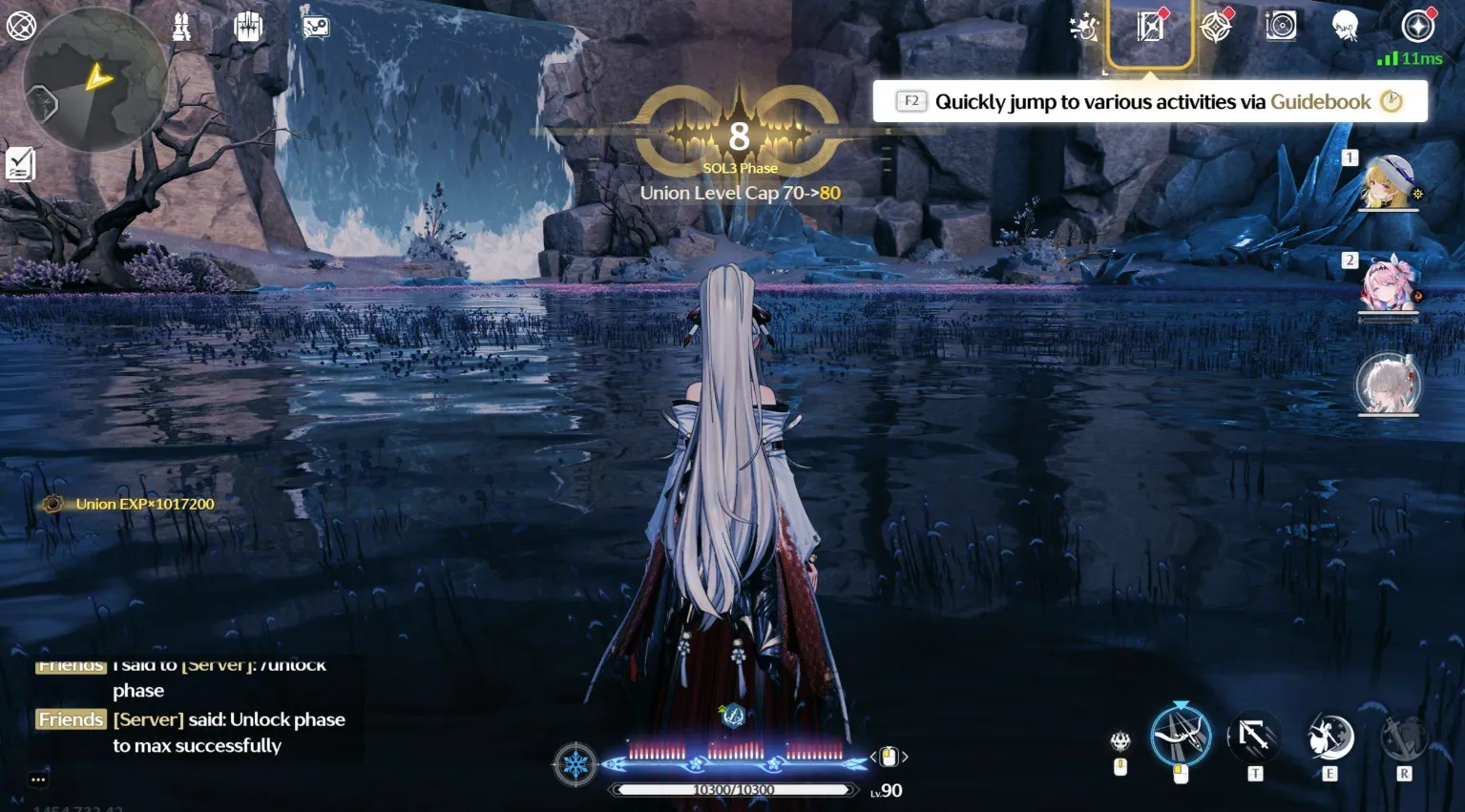Select the music turntable icon
This screenshot has height=812, width=1465.
click(1280, 26)
